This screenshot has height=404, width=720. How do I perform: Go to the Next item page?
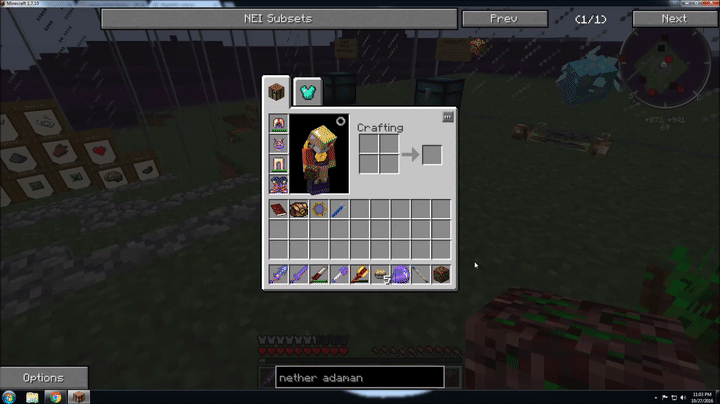point(673,18)
